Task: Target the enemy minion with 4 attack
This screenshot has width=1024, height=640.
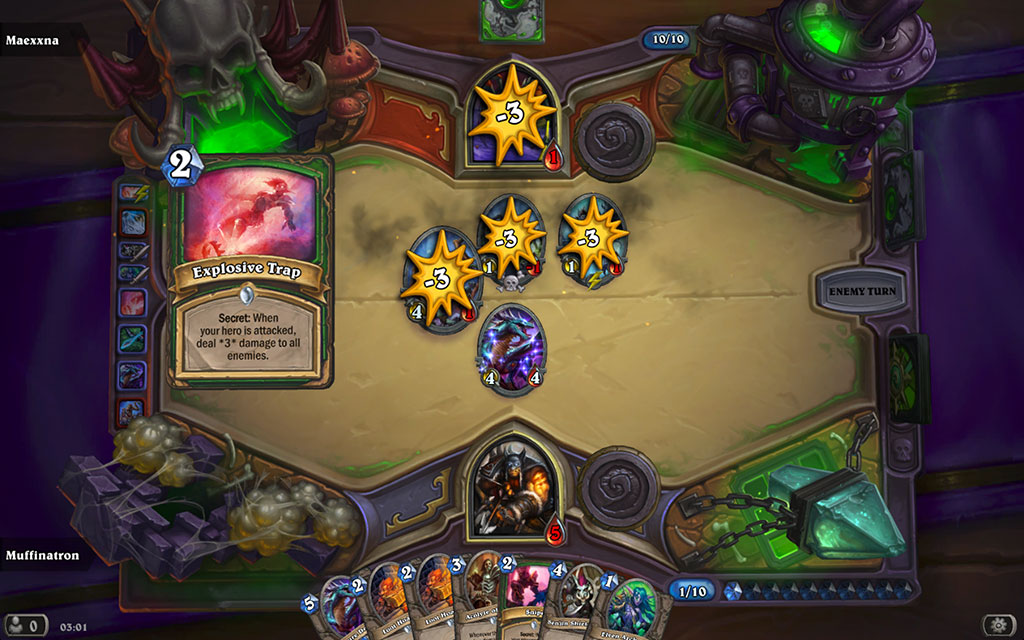Action: click(x=440, y=280)
